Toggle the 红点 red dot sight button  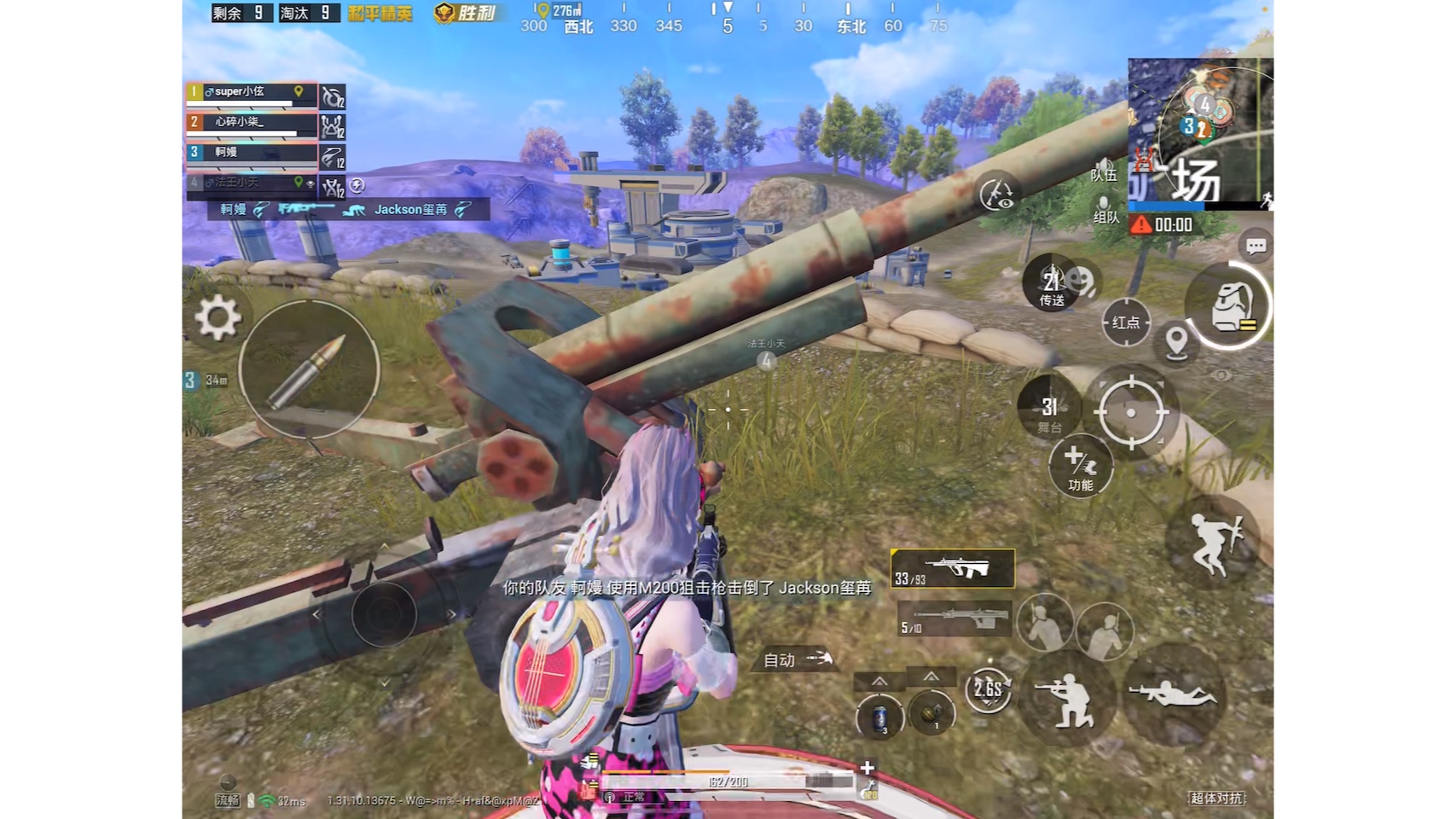(1126, 322)
